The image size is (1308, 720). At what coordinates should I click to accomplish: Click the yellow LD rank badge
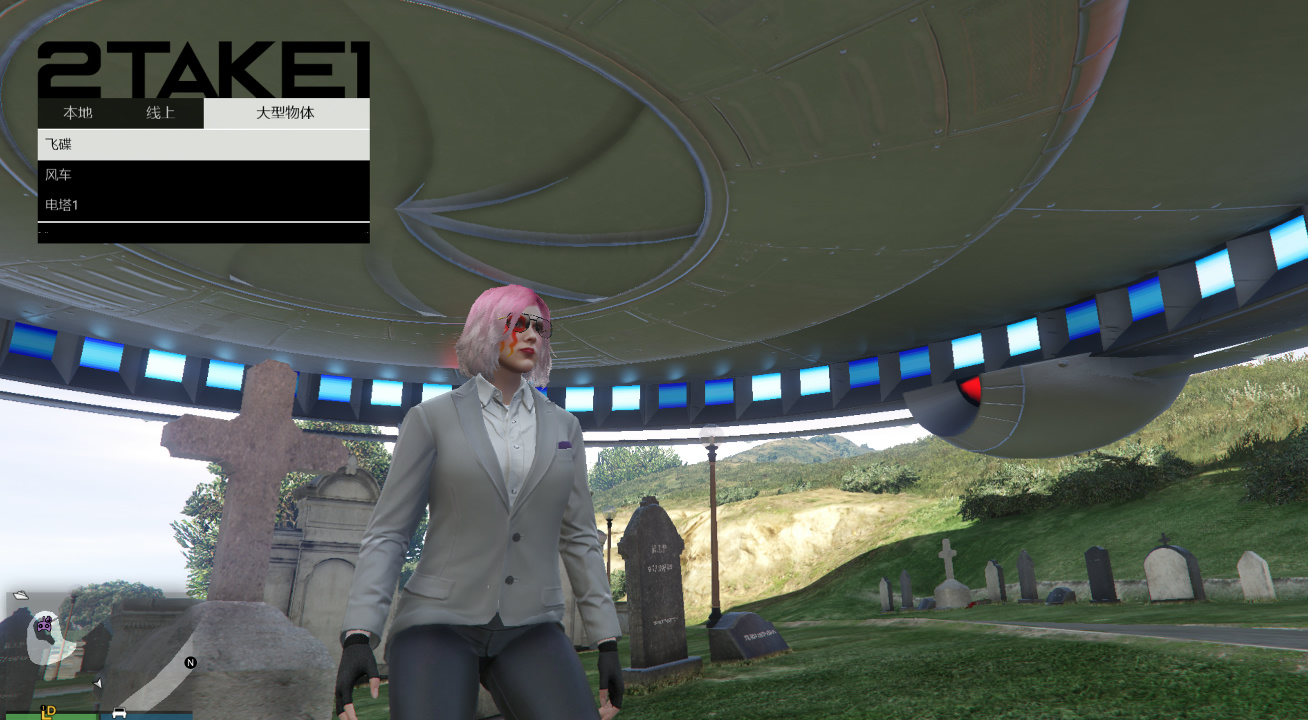(x=47, y=711)
